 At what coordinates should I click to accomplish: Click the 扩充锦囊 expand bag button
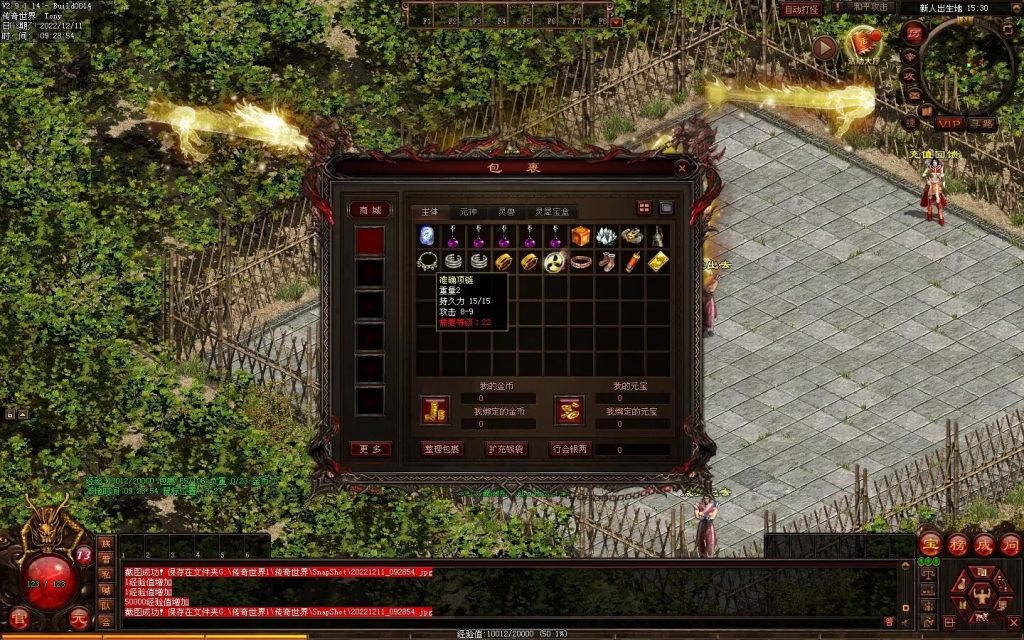[x=505, y=449]
